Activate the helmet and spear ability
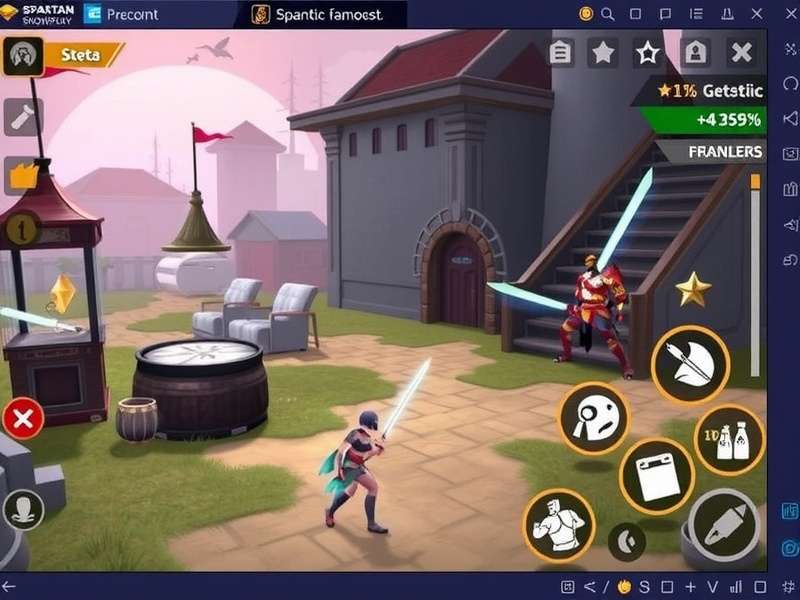The height and width of the screenshot is (600, 800). [690, 364]
